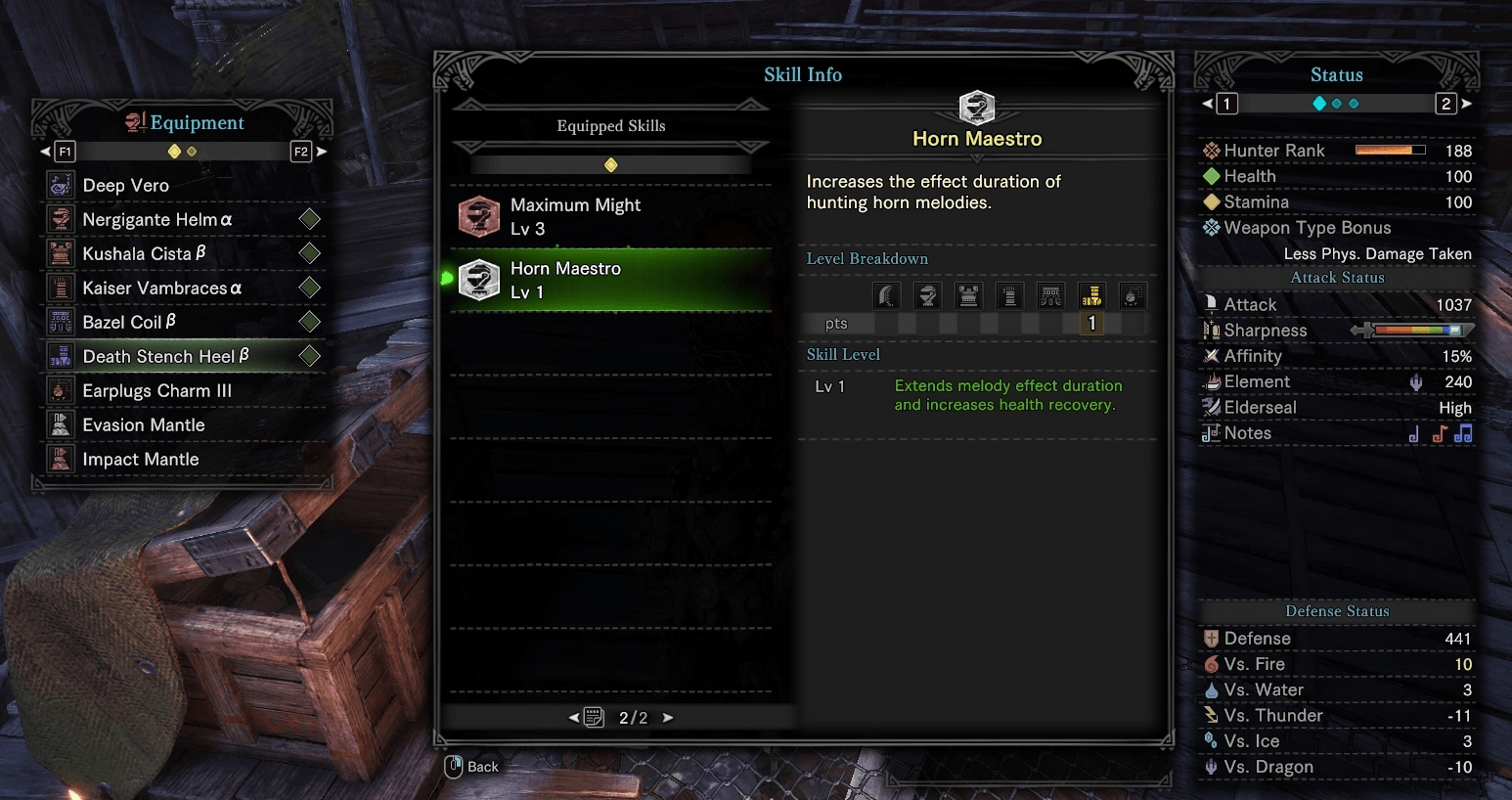Toggle the green decoration slot on Death Stench Heel
Image resolution: width=1512 pixels, height=800 pixels.
click(309, 356)
